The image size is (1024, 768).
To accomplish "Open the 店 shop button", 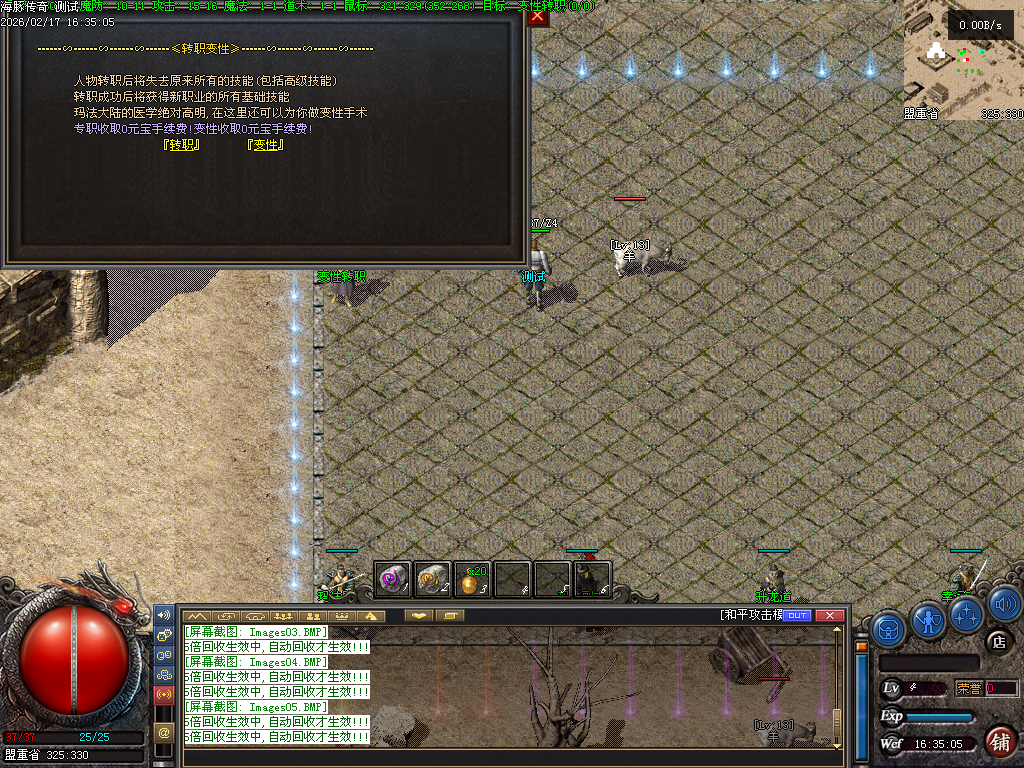I will click(x=997, y=641).
